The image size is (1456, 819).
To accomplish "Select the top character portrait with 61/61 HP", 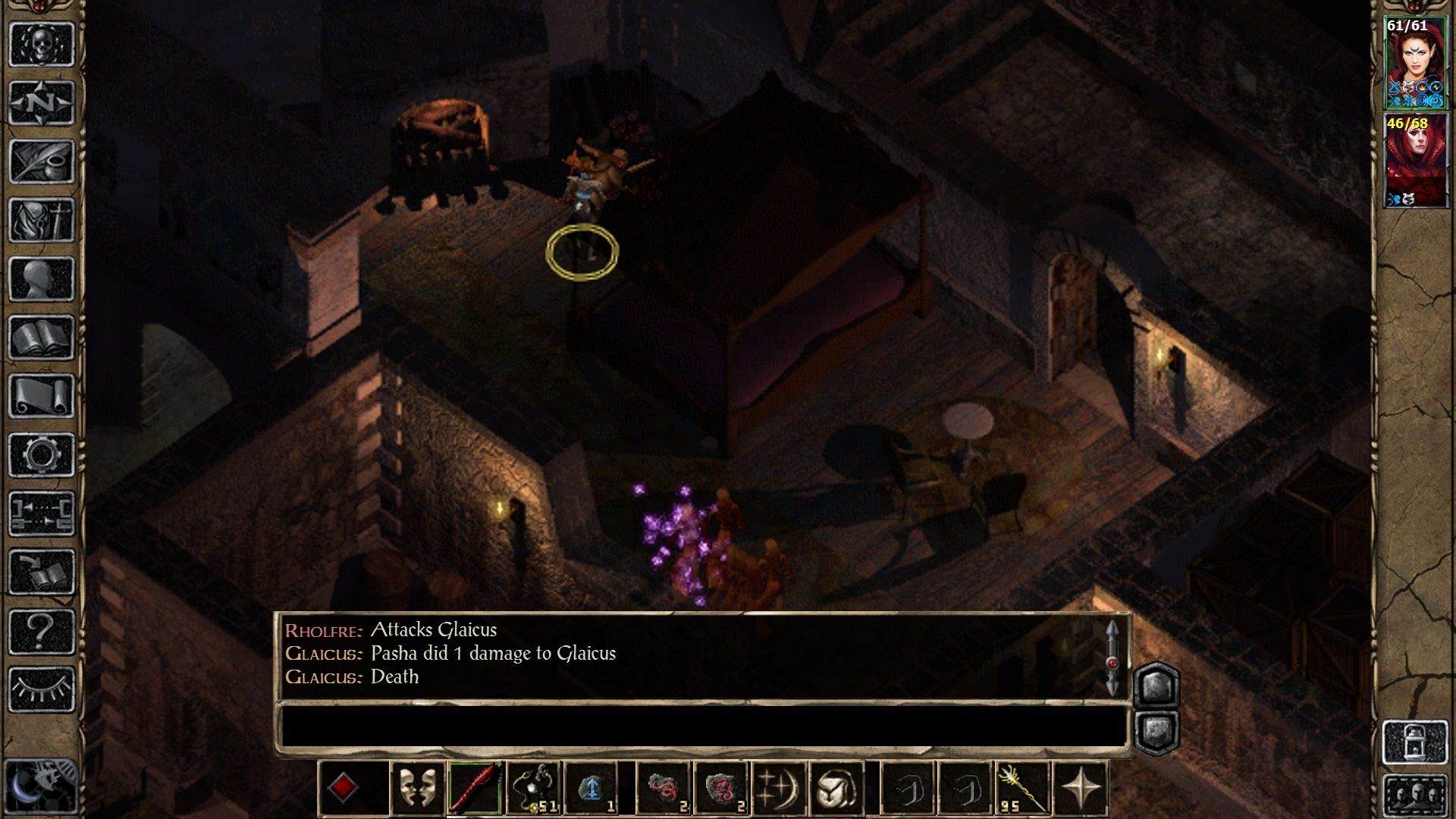I will pos(1415,64).
